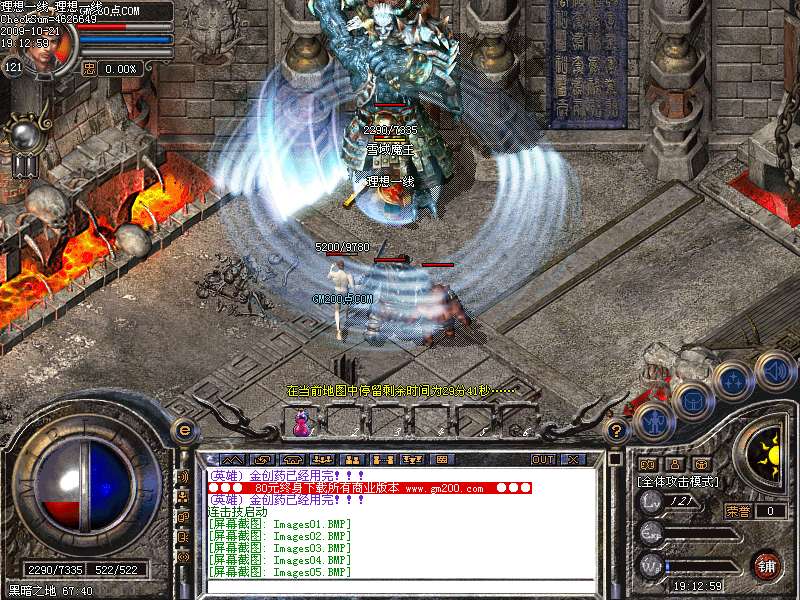Click the 忠 loyalty icon

(88, 69)
